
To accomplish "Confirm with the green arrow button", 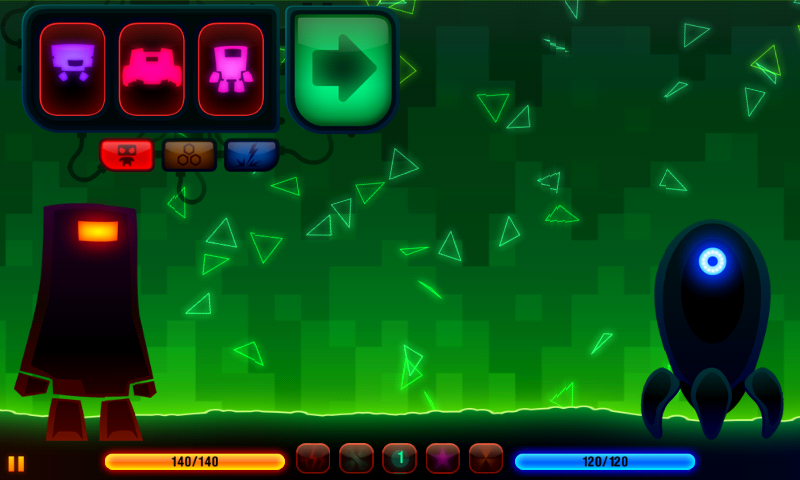I will click(x=342, y=69).
